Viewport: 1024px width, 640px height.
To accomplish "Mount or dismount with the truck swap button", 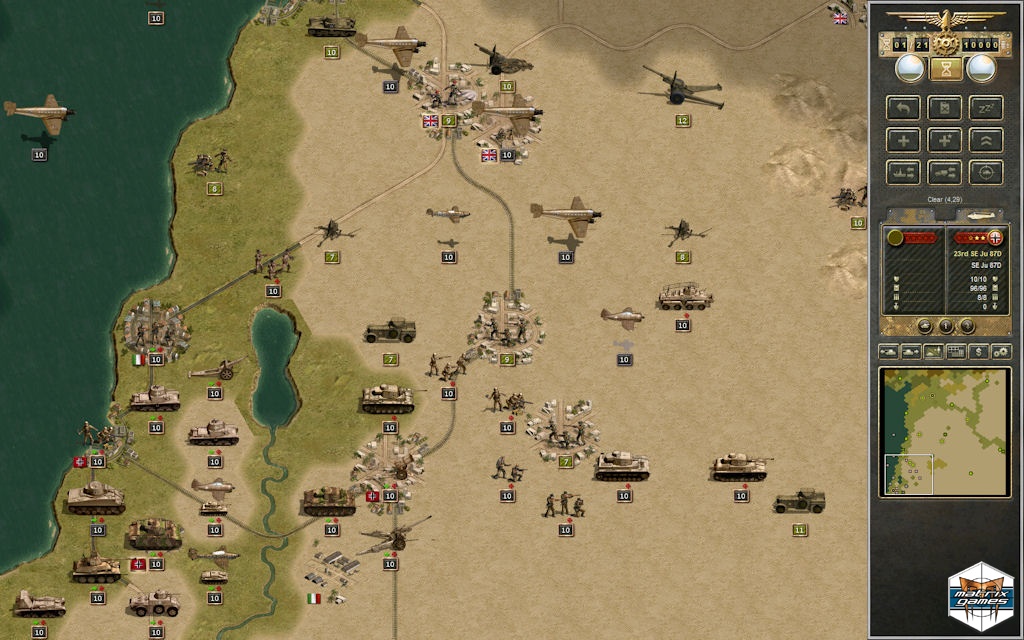I will click(x=945, y=172).
